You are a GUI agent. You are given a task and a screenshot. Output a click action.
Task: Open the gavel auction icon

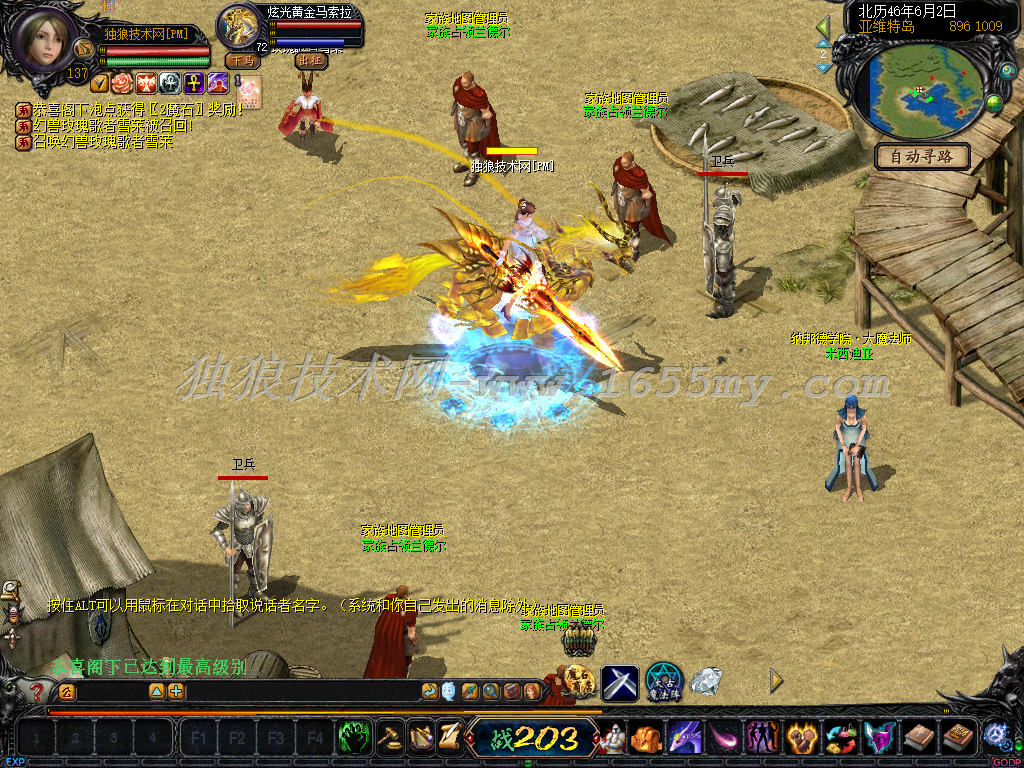pyautogui.click(x=389, y=738)
